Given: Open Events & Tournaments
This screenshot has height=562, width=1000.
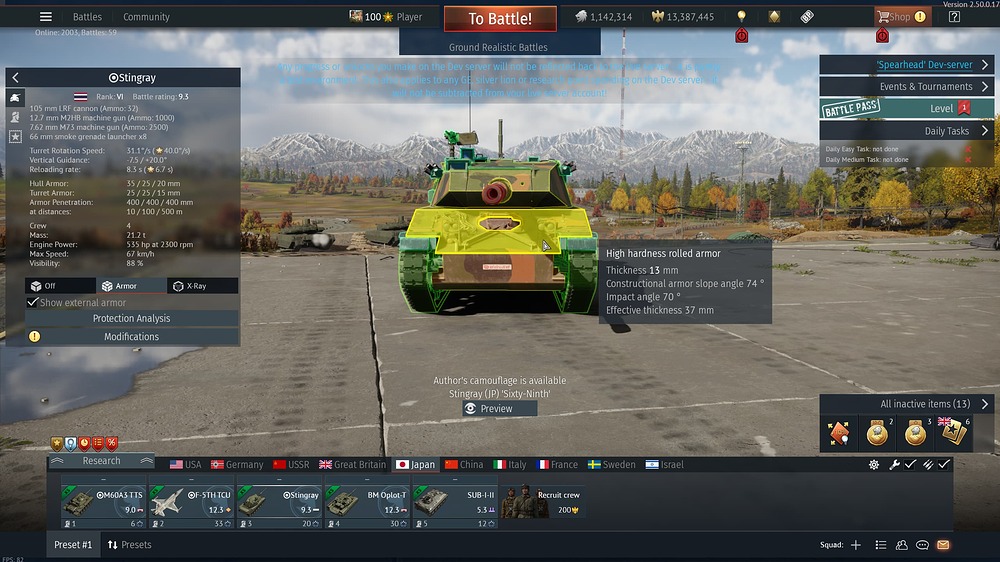Looking at the screenshot, I should 906,87.
